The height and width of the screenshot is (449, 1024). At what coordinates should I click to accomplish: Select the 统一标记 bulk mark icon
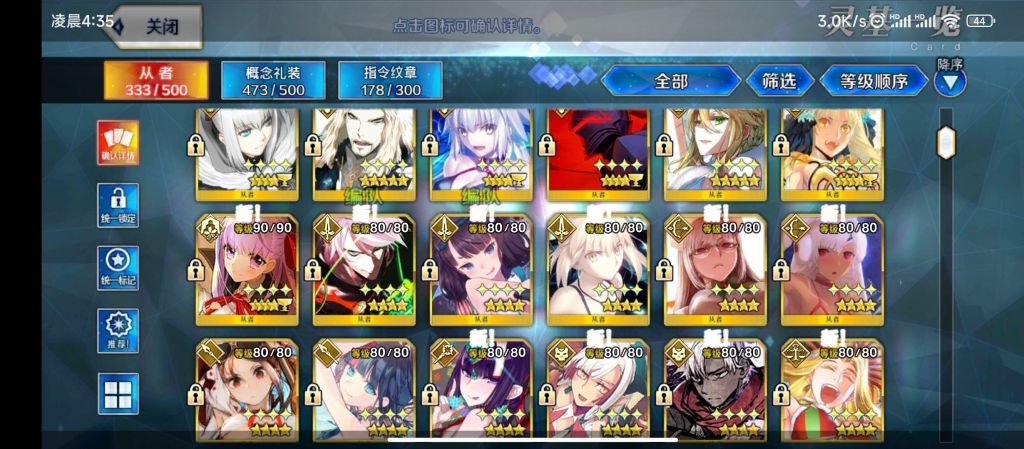(118, 268)
